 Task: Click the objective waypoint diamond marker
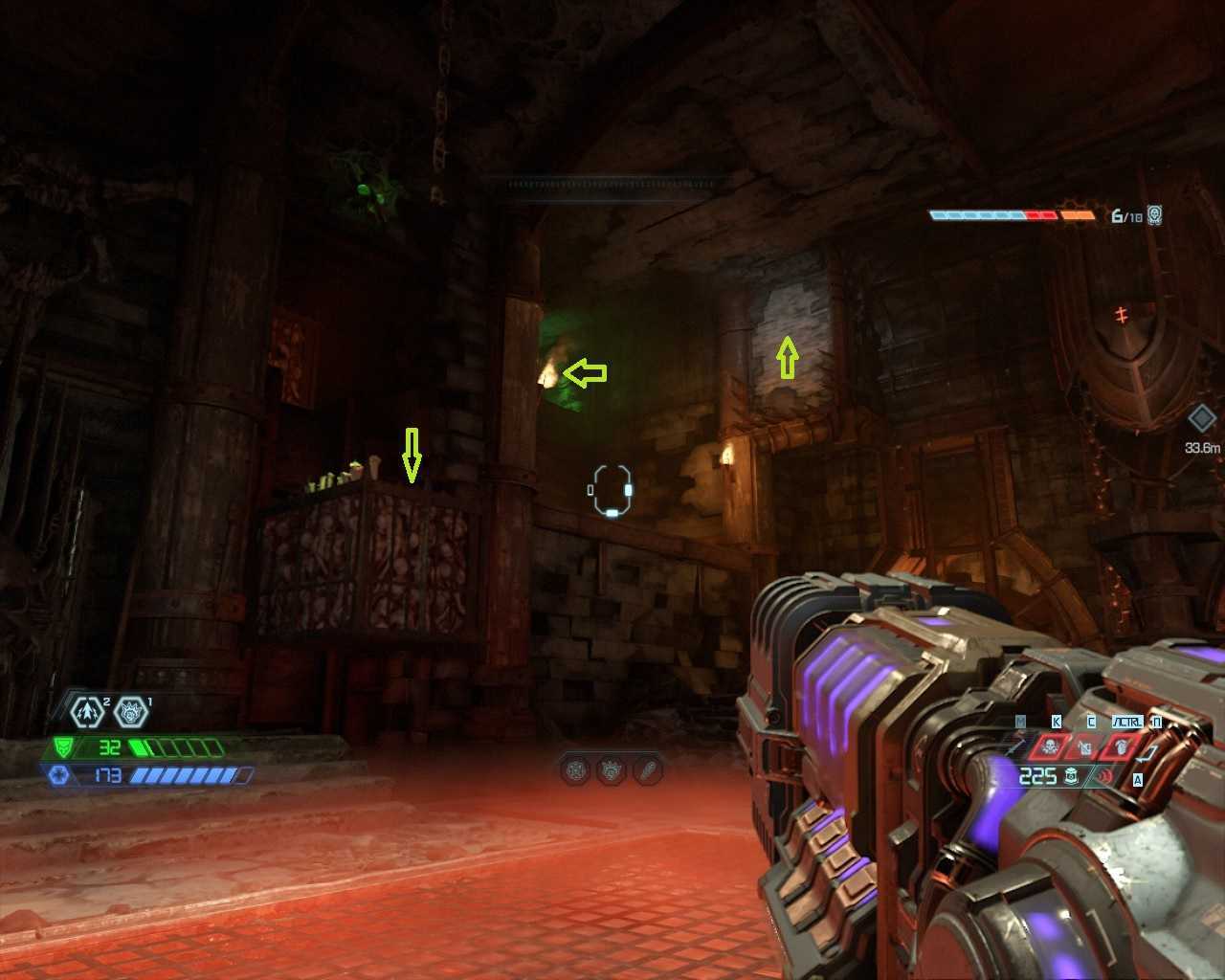[1202, 418]
